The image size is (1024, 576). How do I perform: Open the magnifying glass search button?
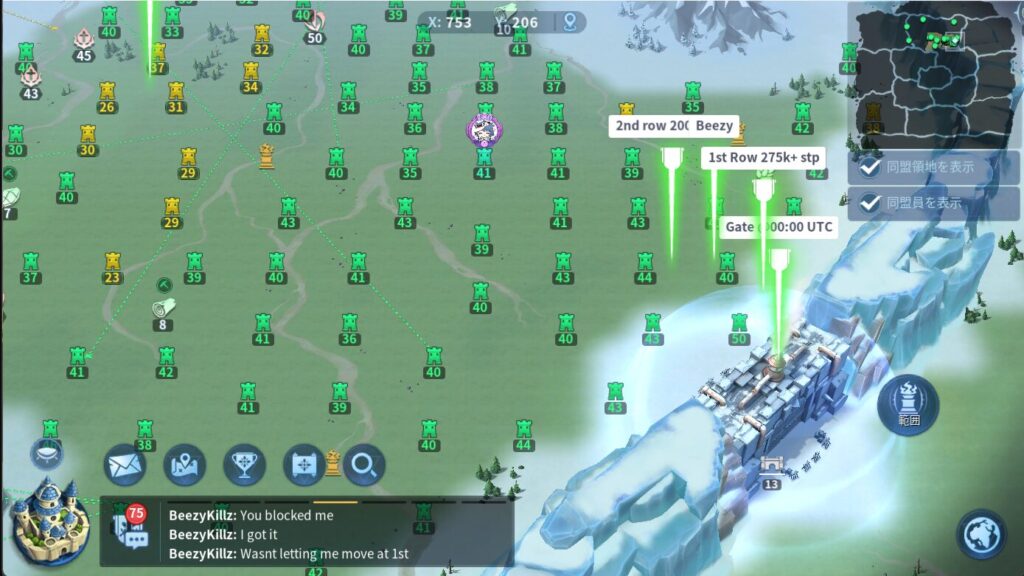[364, 464]
